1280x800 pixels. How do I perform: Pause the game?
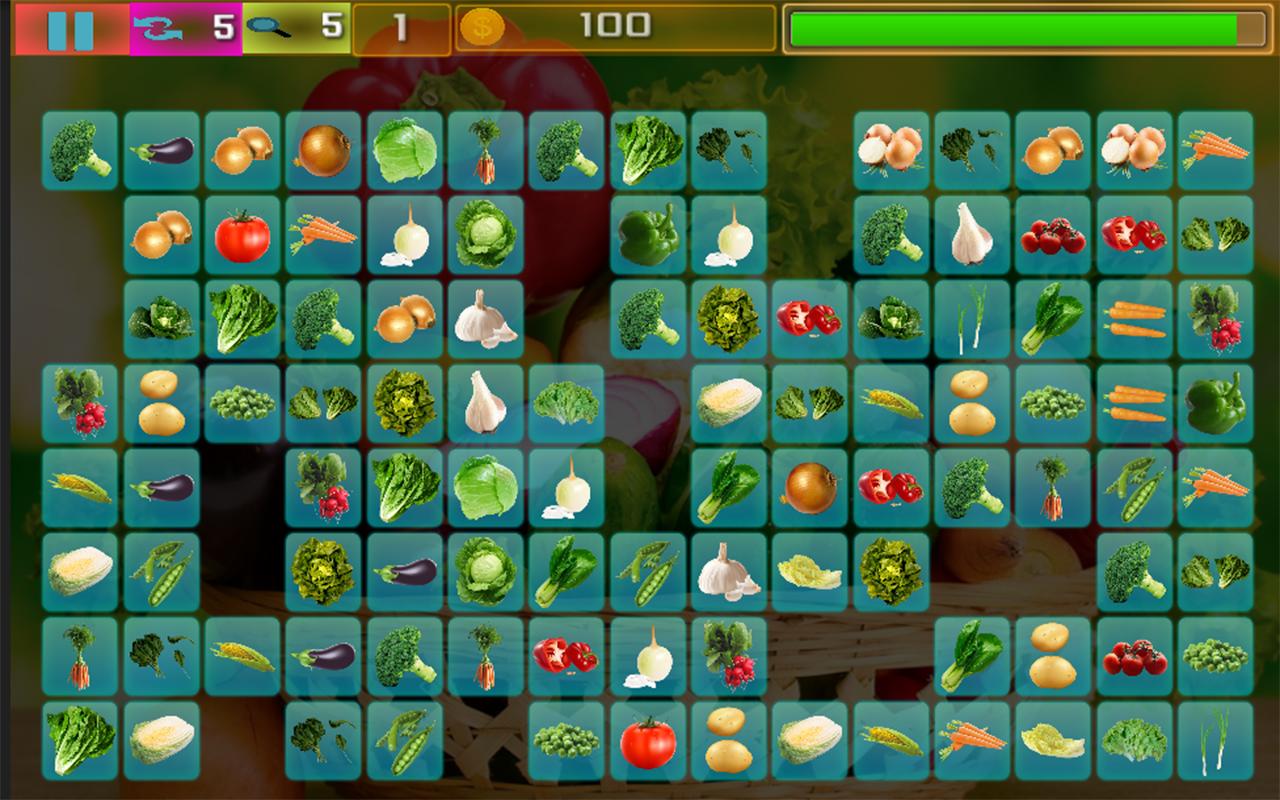70,29
